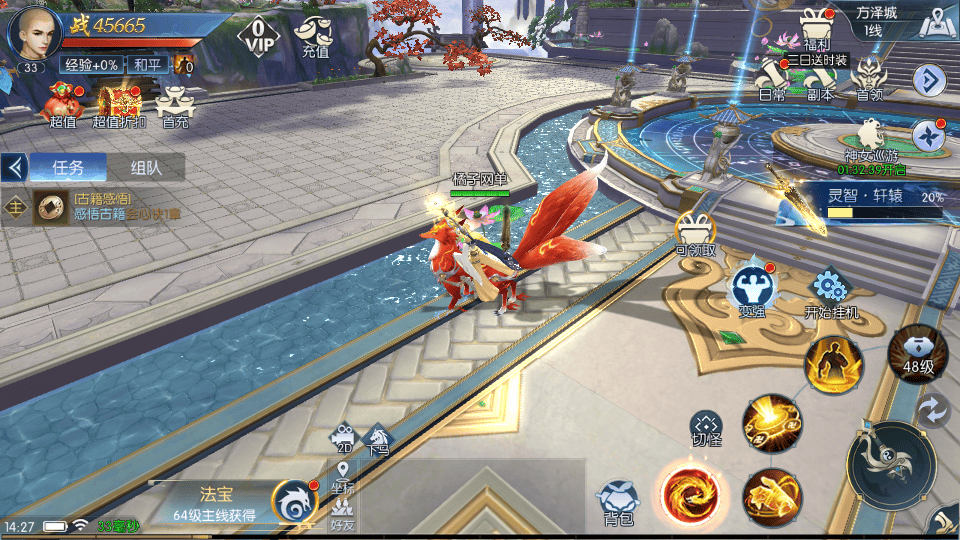
Task: Switch to the 组队 team tab
Action: click(x=146, y=168)
